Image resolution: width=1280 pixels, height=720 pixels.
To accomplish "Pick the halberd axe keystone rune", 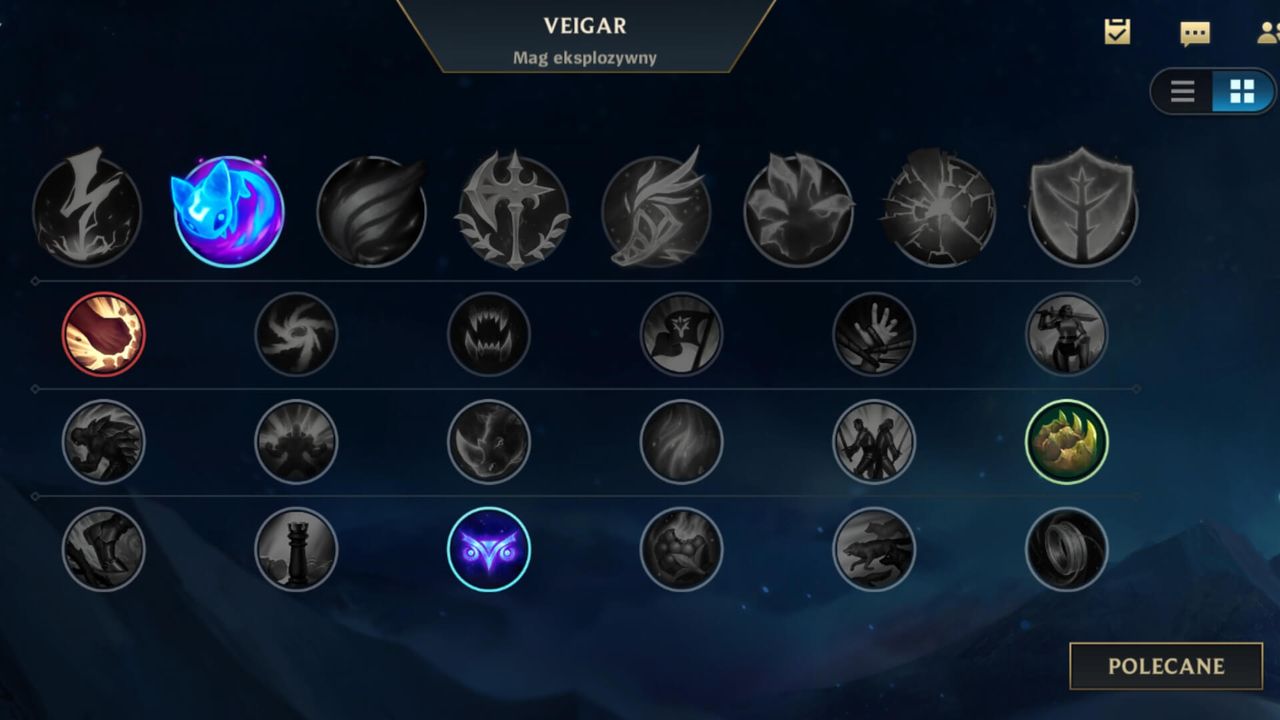I will tap(514, 211).
